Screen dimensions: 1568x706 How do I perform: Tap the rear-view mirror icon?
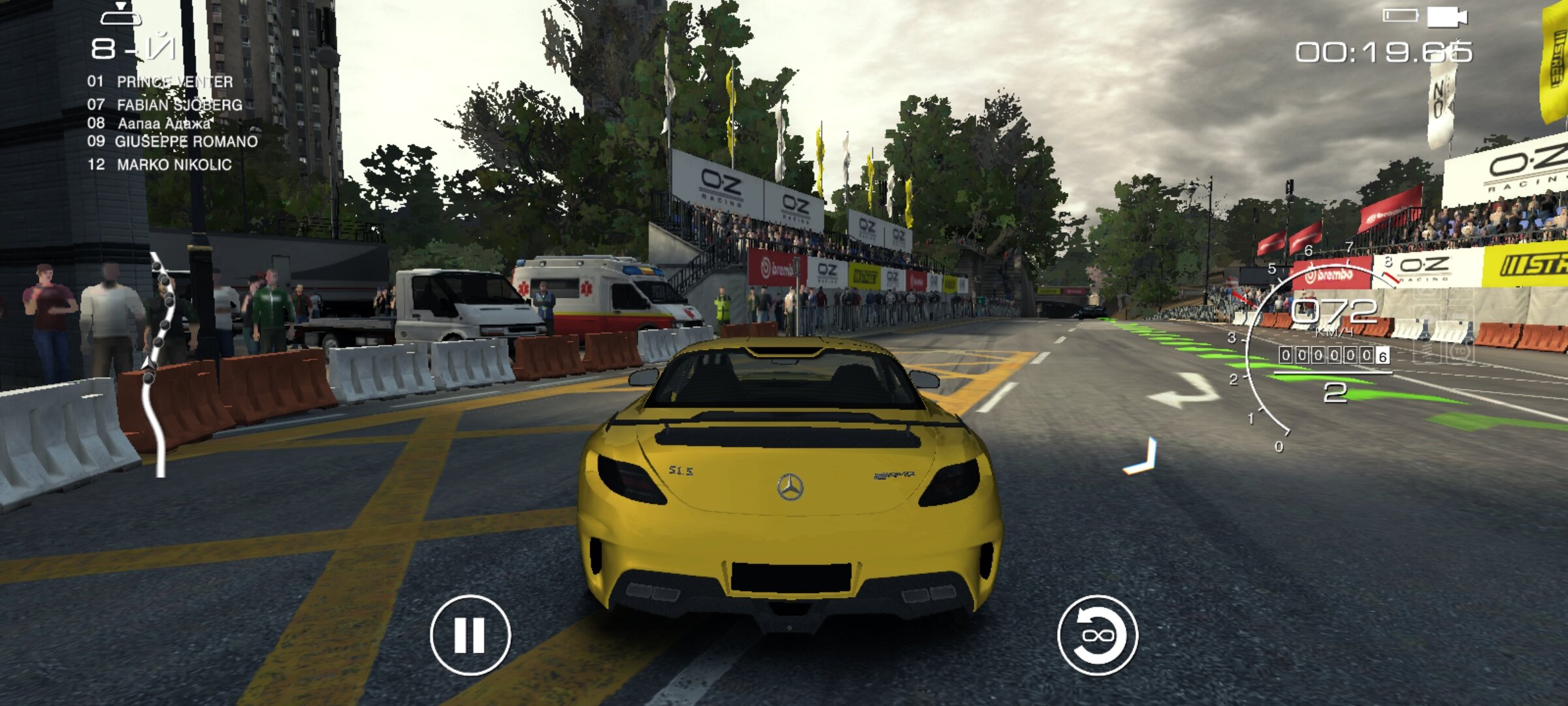[x=120, y=14]
